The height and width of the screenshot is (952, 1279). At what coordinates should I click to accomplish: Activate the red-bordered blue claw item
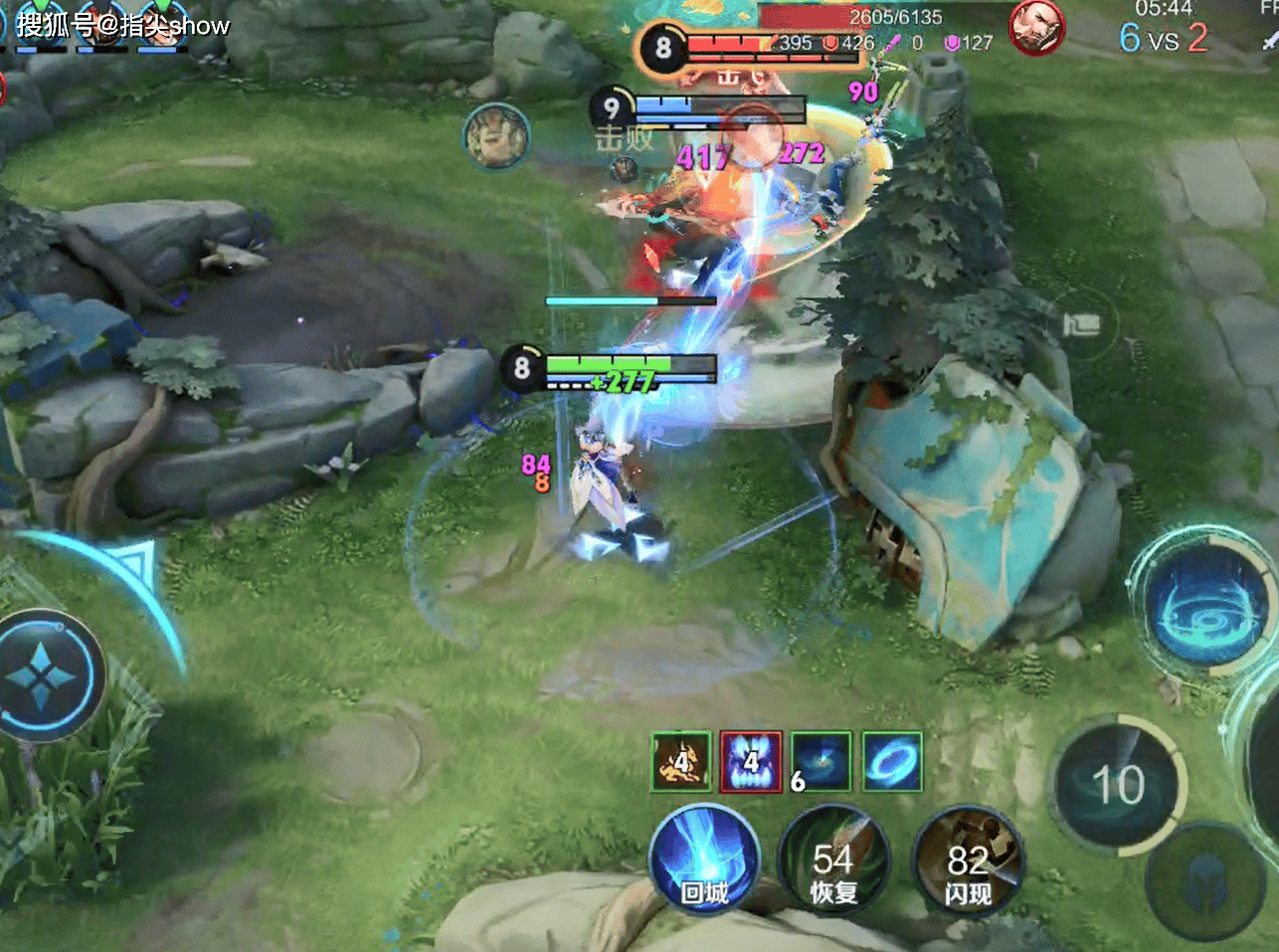tap(752, 762)
